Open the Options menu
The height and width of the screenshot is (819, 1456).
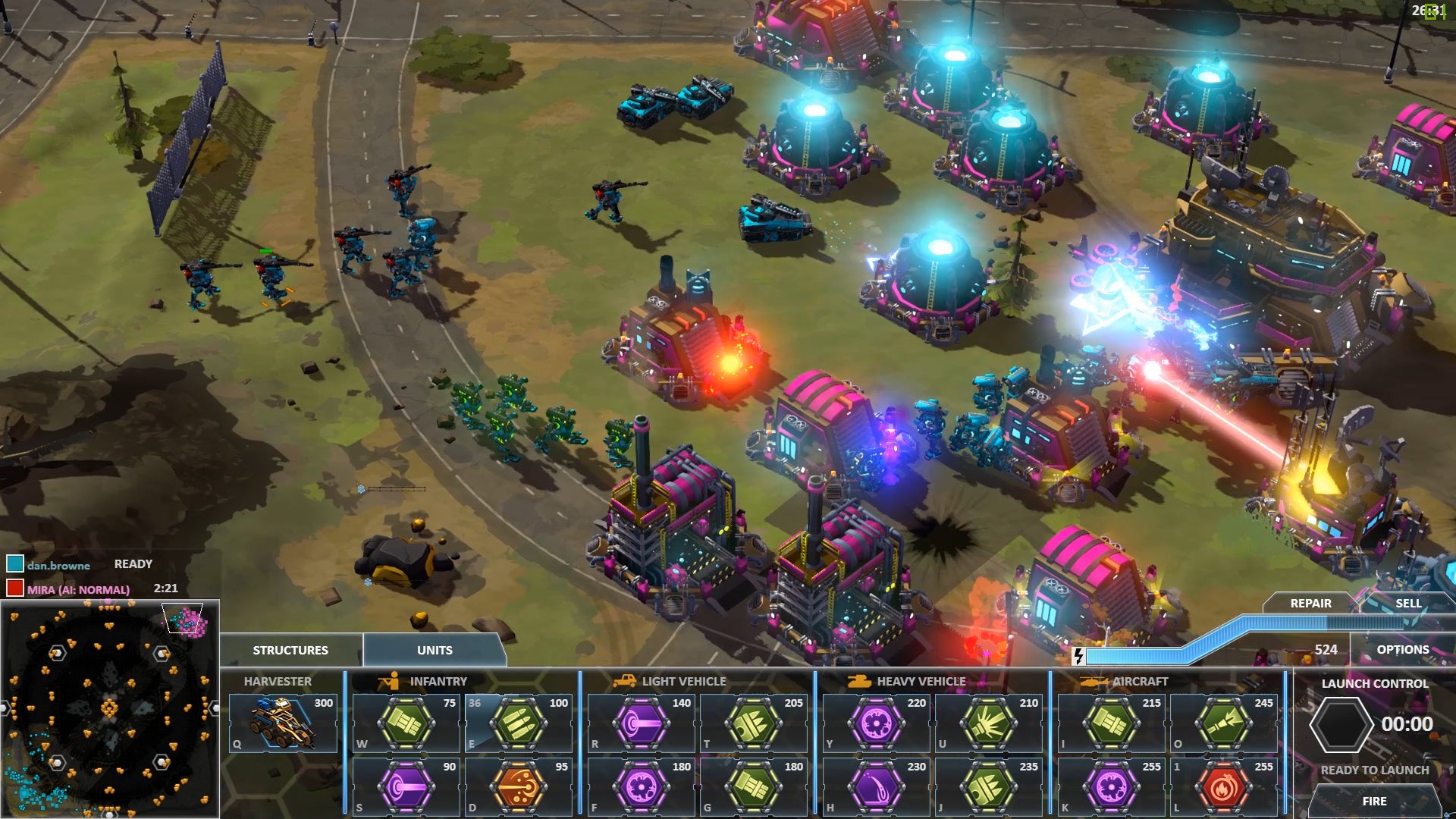click(x=1402, y=649)
